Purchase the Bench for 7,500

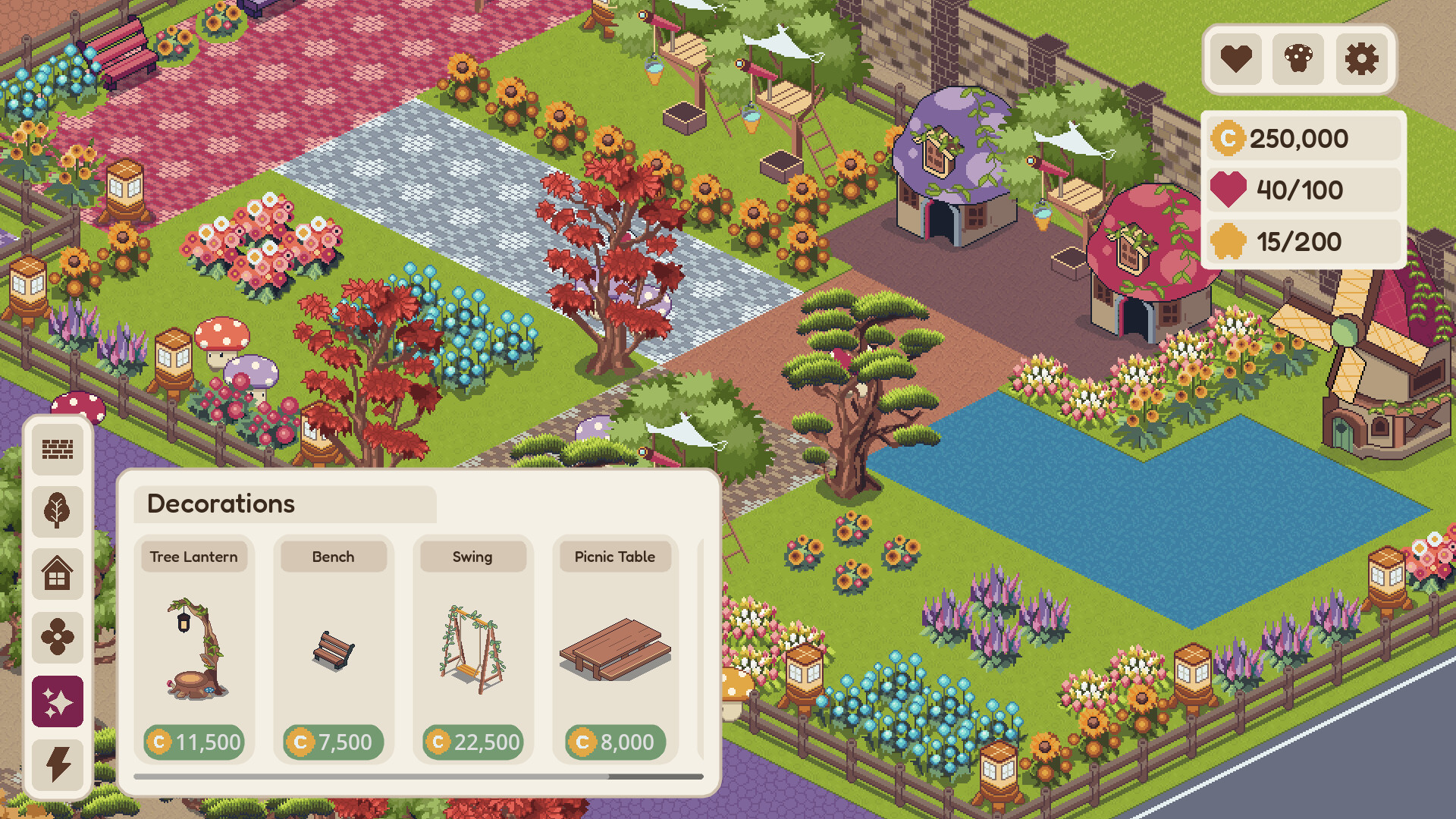(x=334, y=742)
